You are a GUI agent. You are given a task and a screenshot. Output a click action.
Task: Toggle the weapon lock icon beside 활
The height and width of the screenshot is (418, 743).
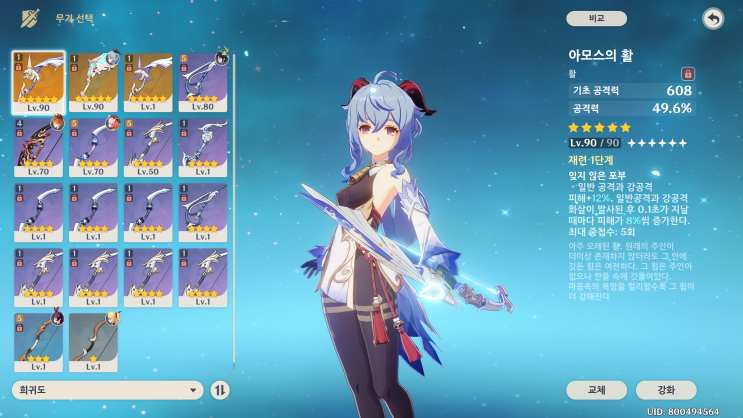tap(687, 73)
